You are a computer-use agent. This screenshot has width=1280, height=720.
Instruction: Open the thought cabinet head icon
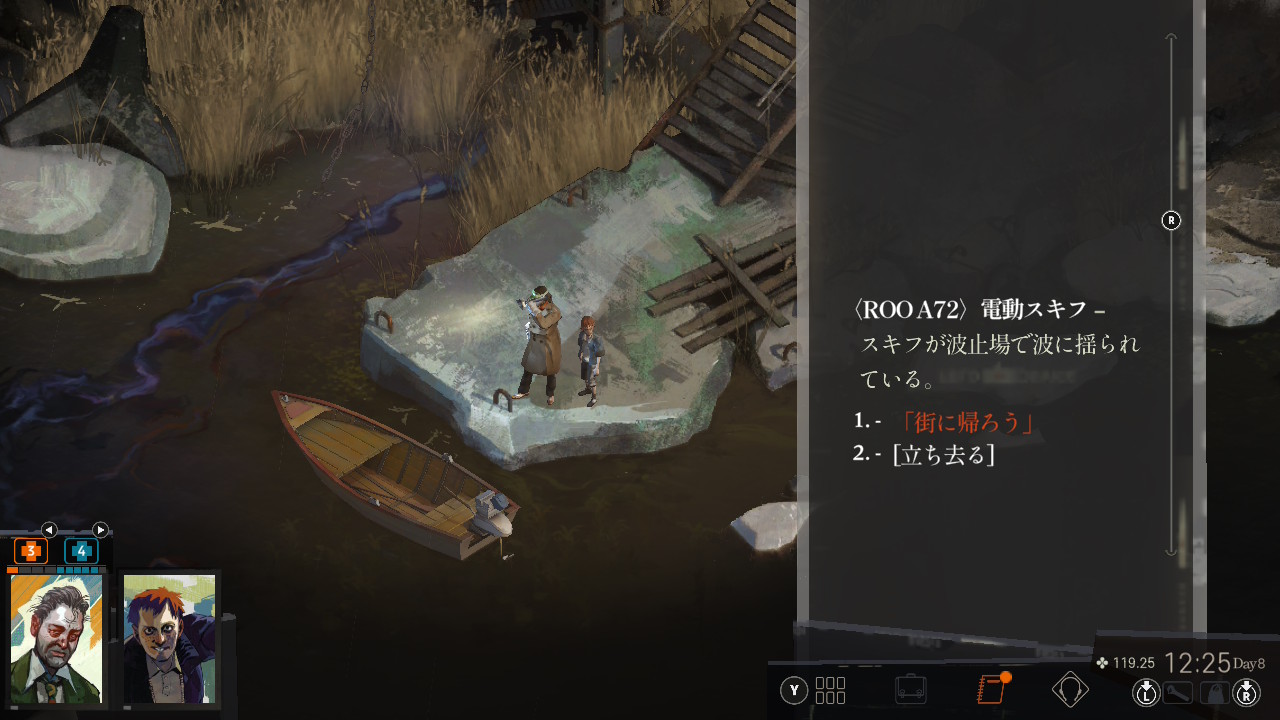coord(1070,690)
